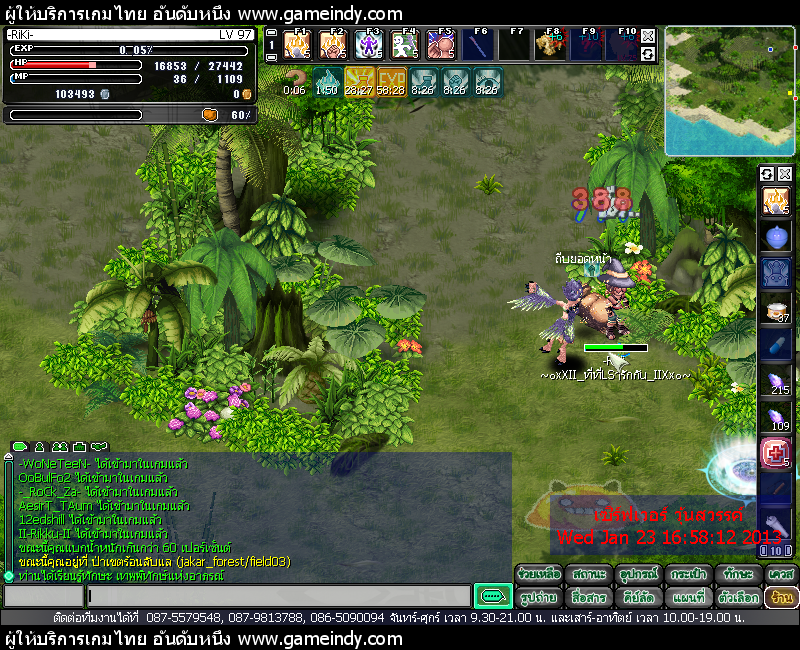The height and width of the screenshot is (650, 800).
Task: Open the เควส (Quest) log
Action: [781, 574]
